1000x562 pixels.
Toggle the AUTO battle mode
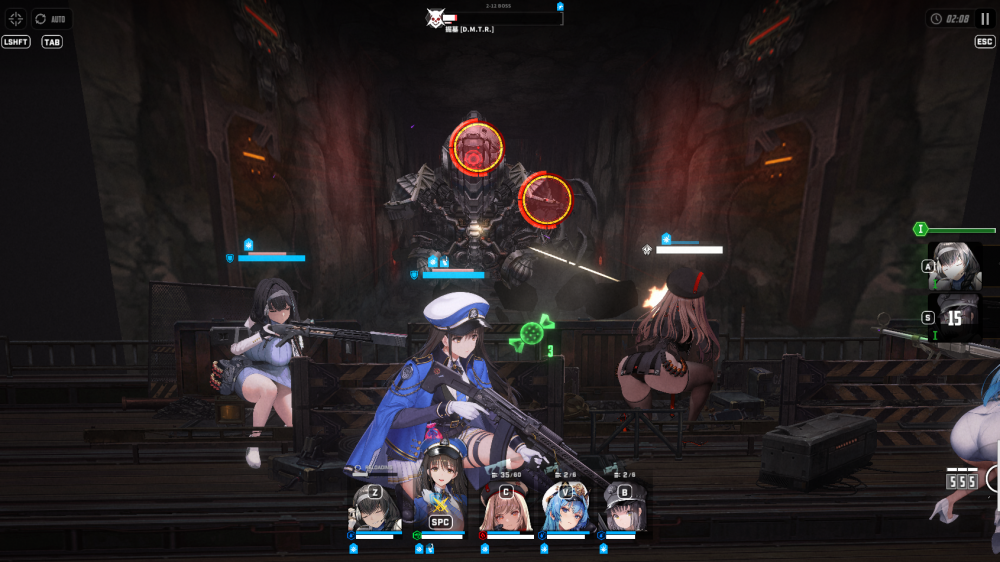click(x=52, y=18)
